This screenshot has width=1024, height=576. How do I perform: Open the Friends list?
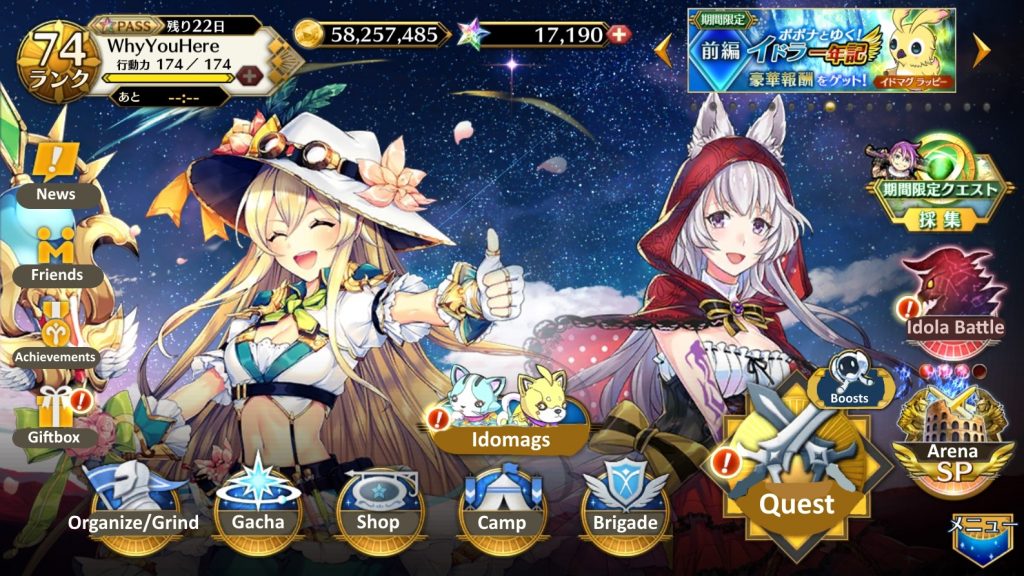point(56,253)
